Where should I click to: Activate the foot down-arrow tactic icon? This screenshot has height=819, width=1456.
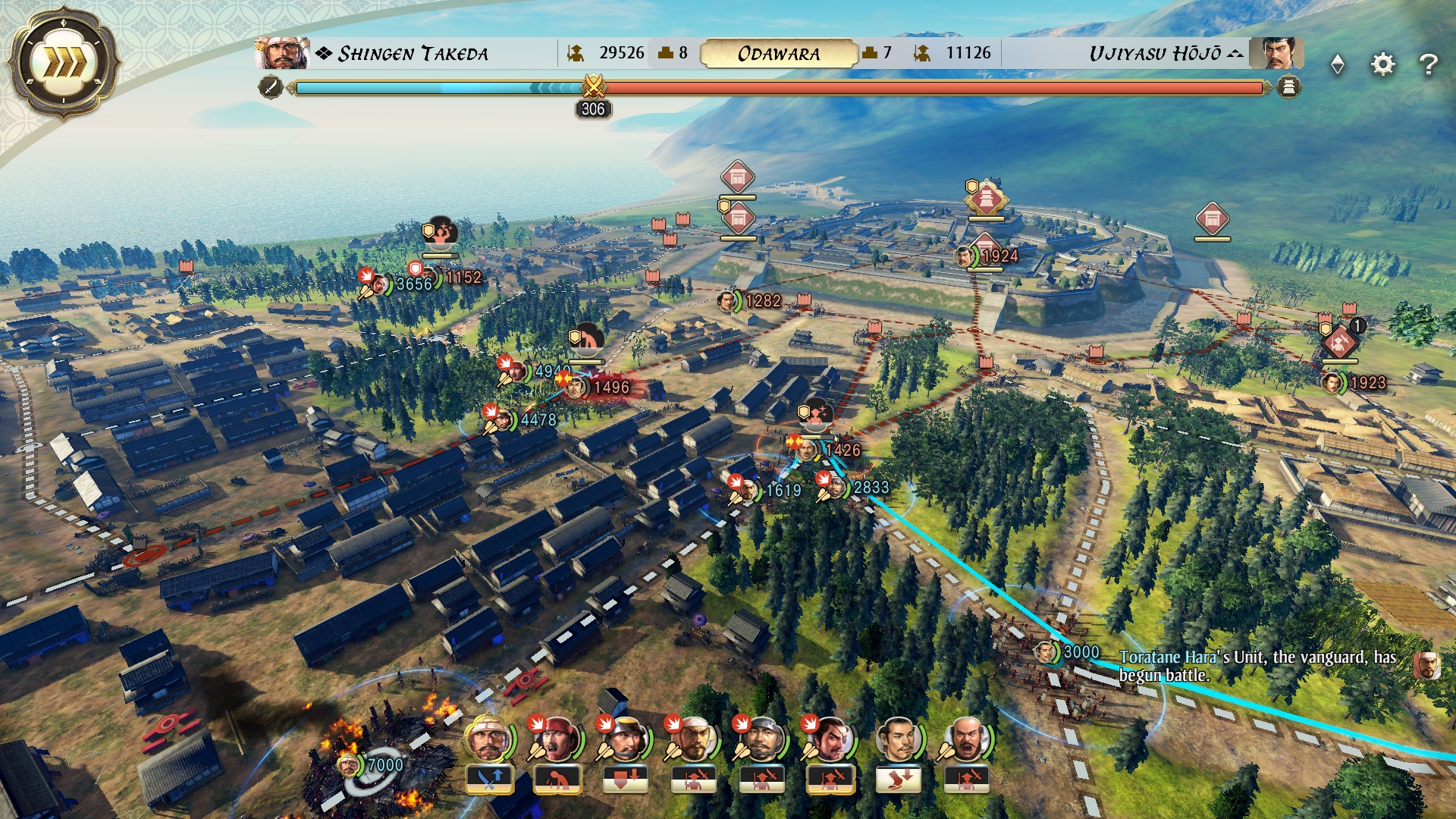pos(899,779)
